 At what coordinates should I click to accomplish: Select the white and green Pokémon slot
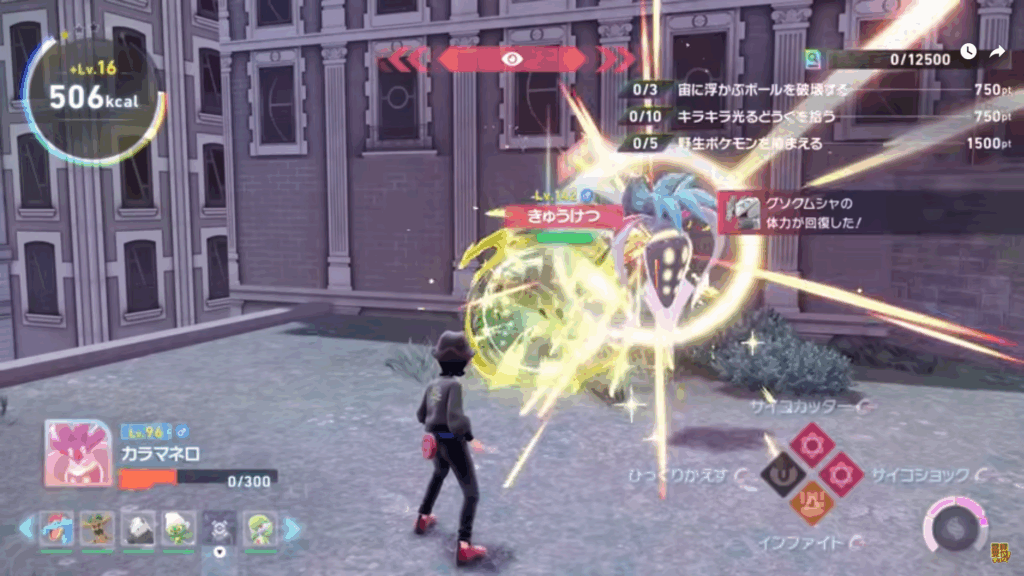(x=179, y=529)
